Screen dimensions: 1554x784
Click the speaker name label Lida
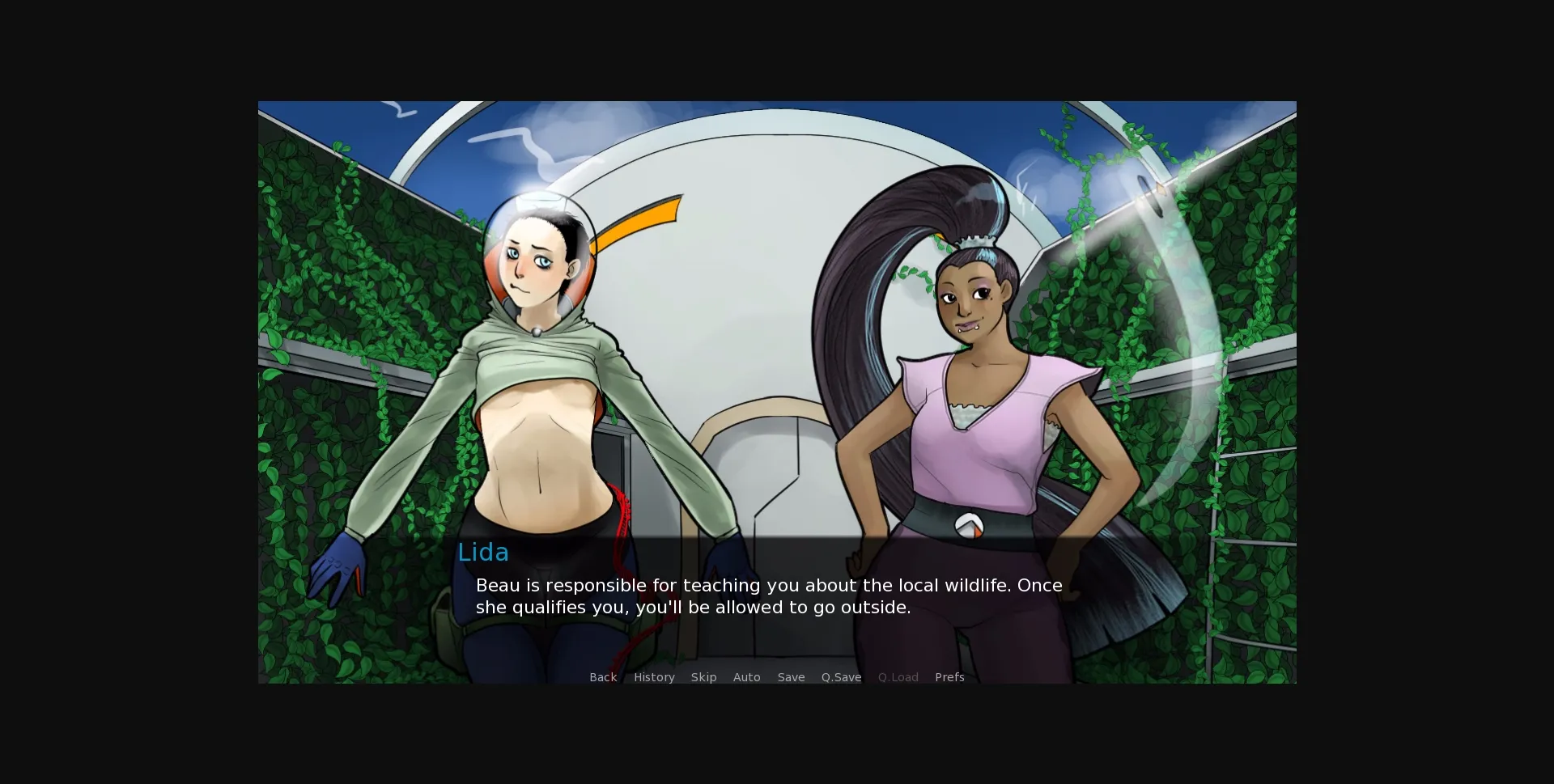(483, 553)
